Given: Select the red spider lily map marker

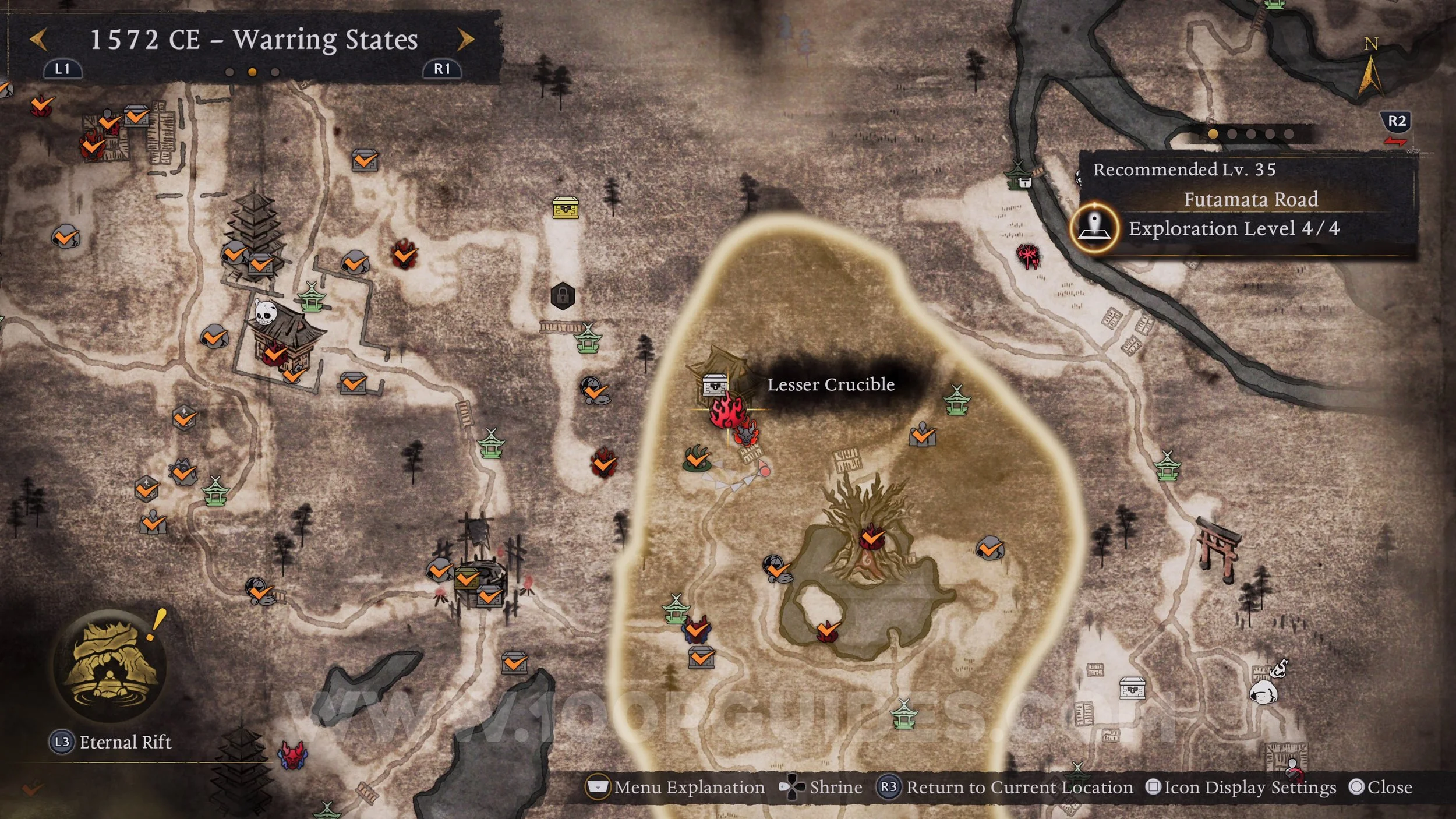Looking at the screenshot, I should pos(1027,255).
